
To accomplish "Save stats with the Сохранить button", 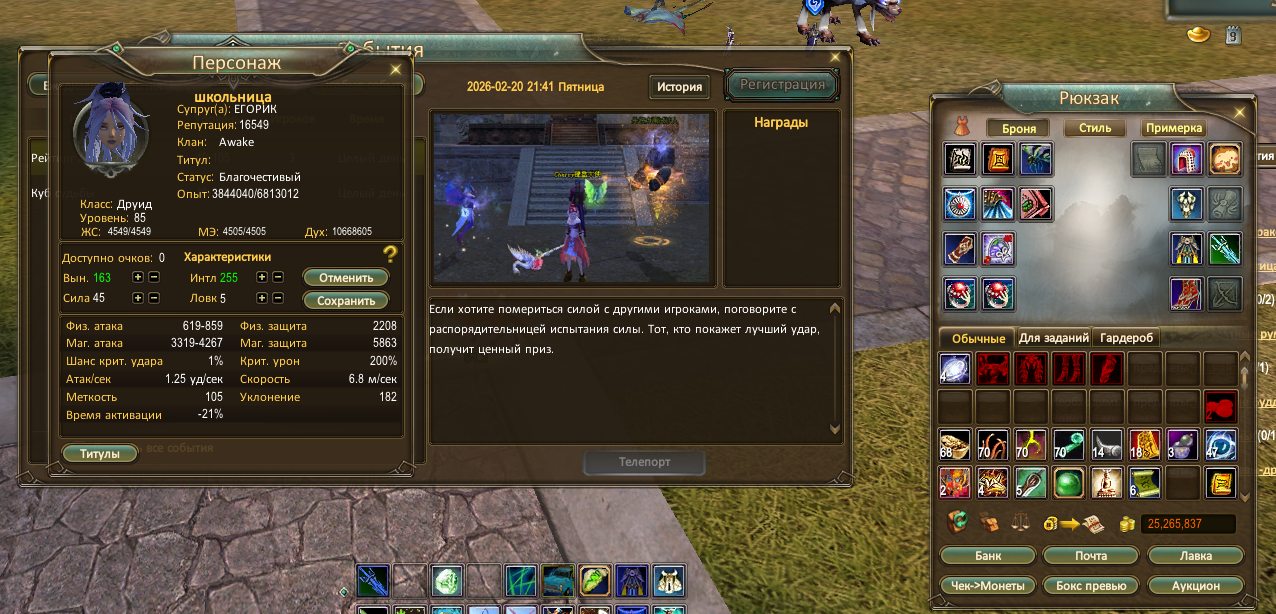I will [x=346, y=301].
